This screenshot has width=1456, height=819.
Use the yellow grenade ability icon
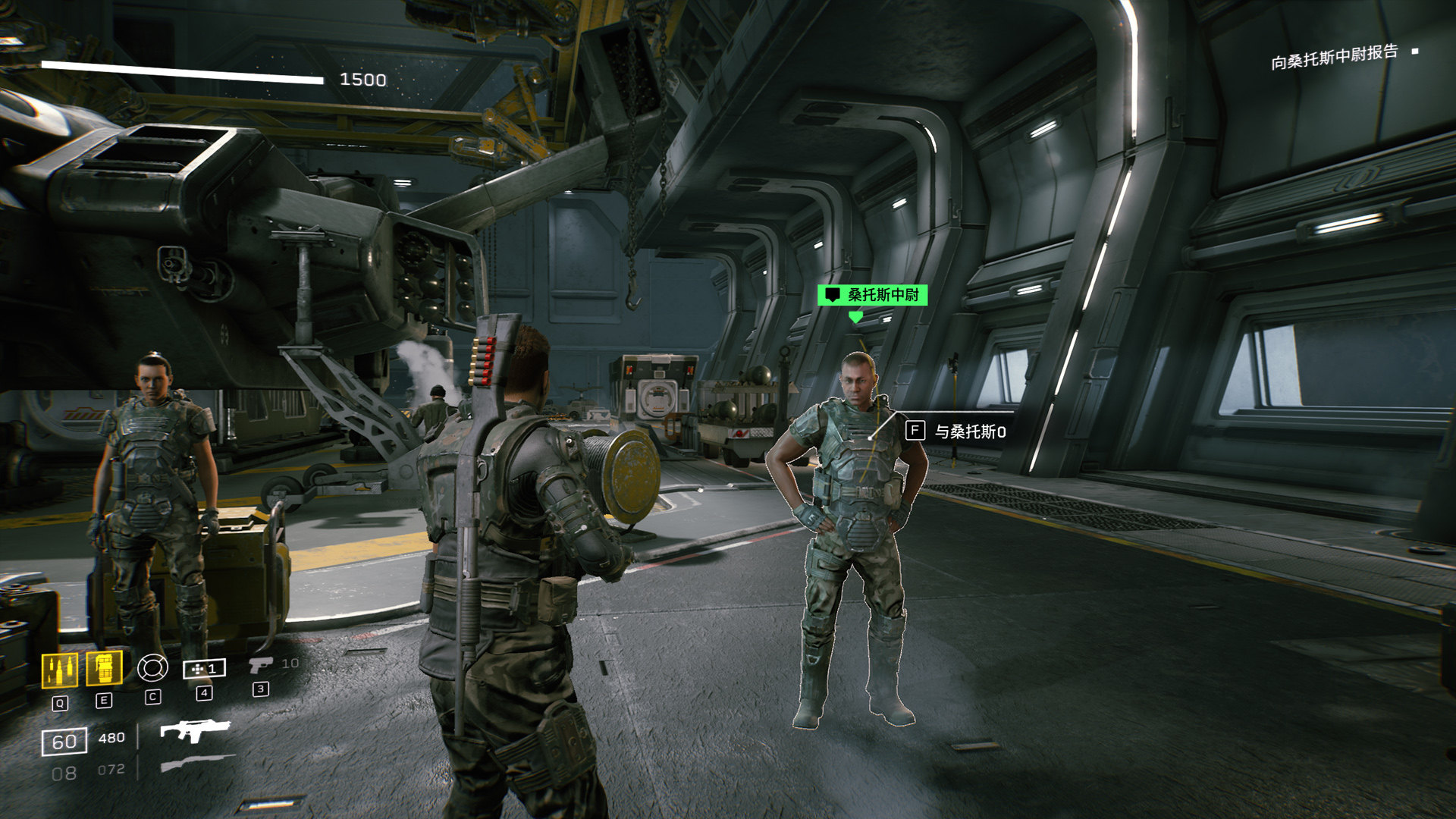[x=104, y=668]
